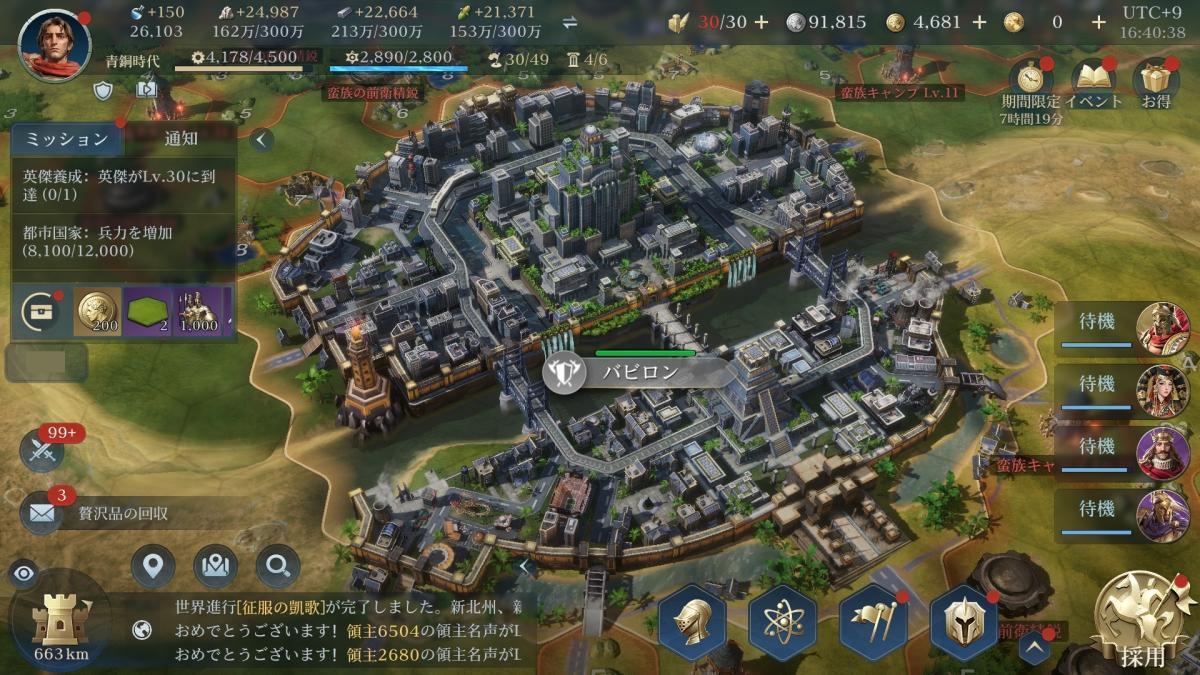Switch to the 通知 tab
The width and height of the screenshot is (1200, 675).
pyautogui.click(x=181, y=139)
